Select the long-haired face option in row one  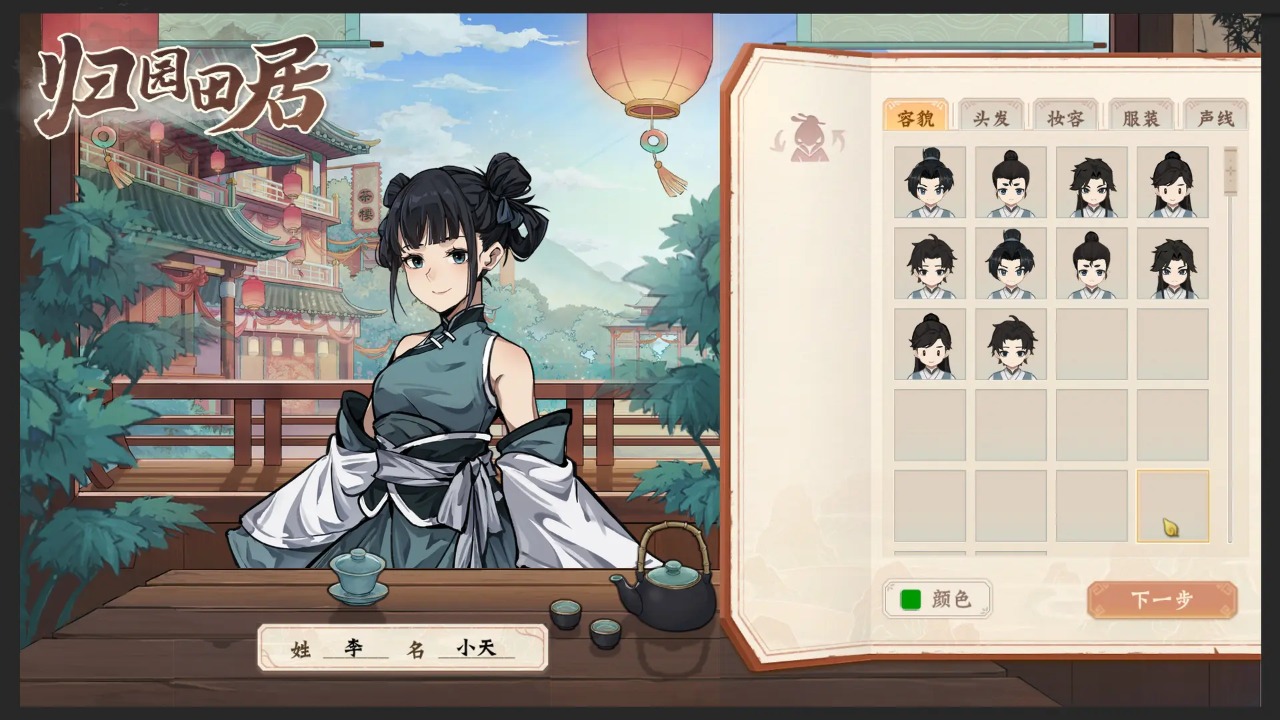point(1091,182)
